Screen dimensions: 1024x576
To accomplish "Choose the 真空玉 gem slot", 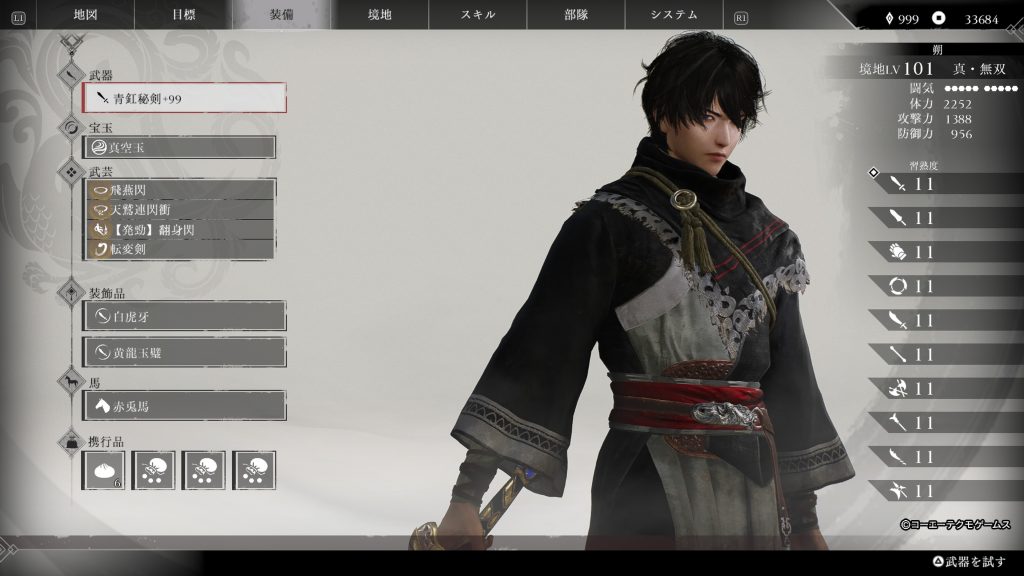I will tap(180, 147).
